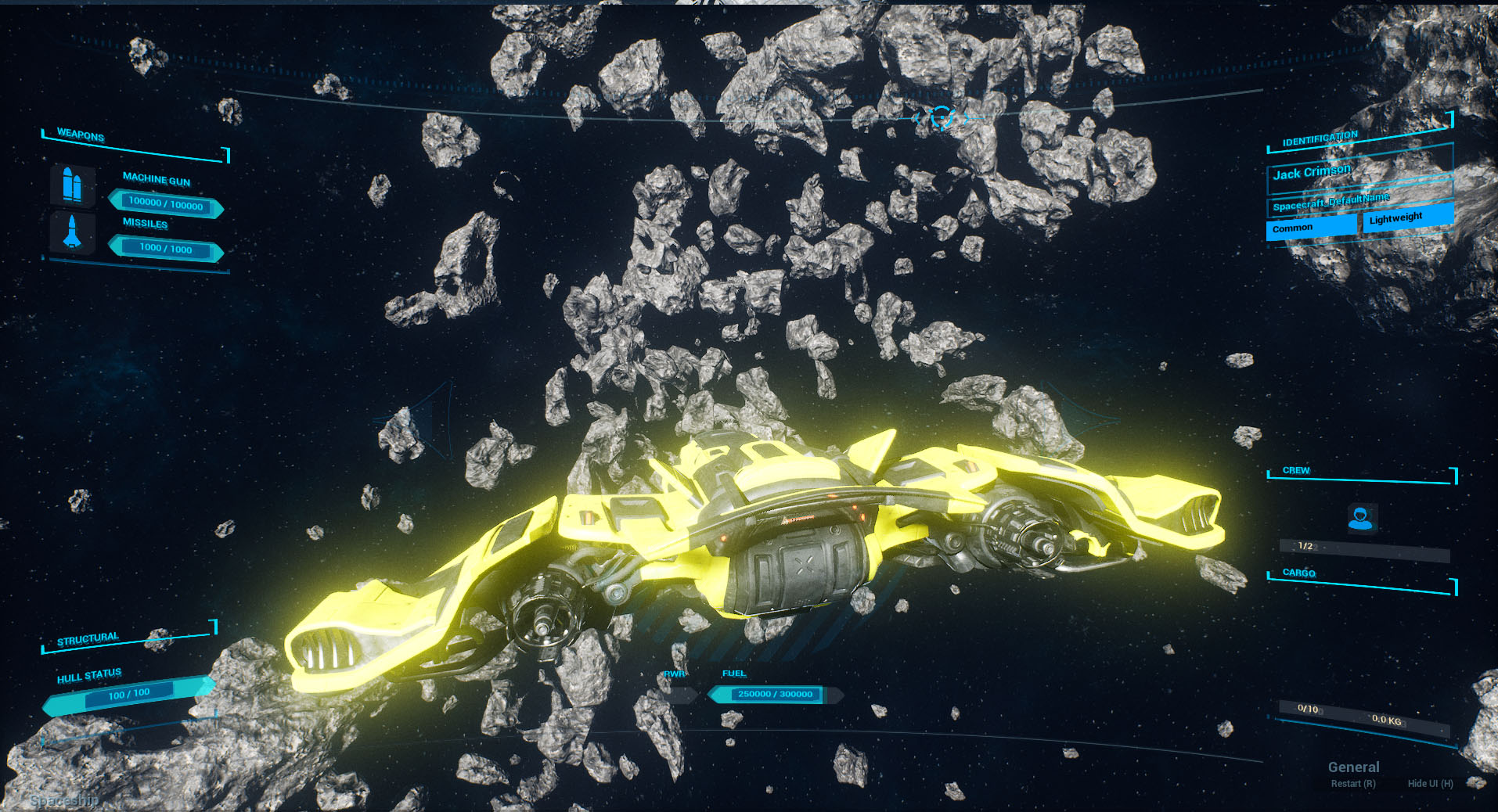Select the missiles weapon icon

tap(72, 232)
